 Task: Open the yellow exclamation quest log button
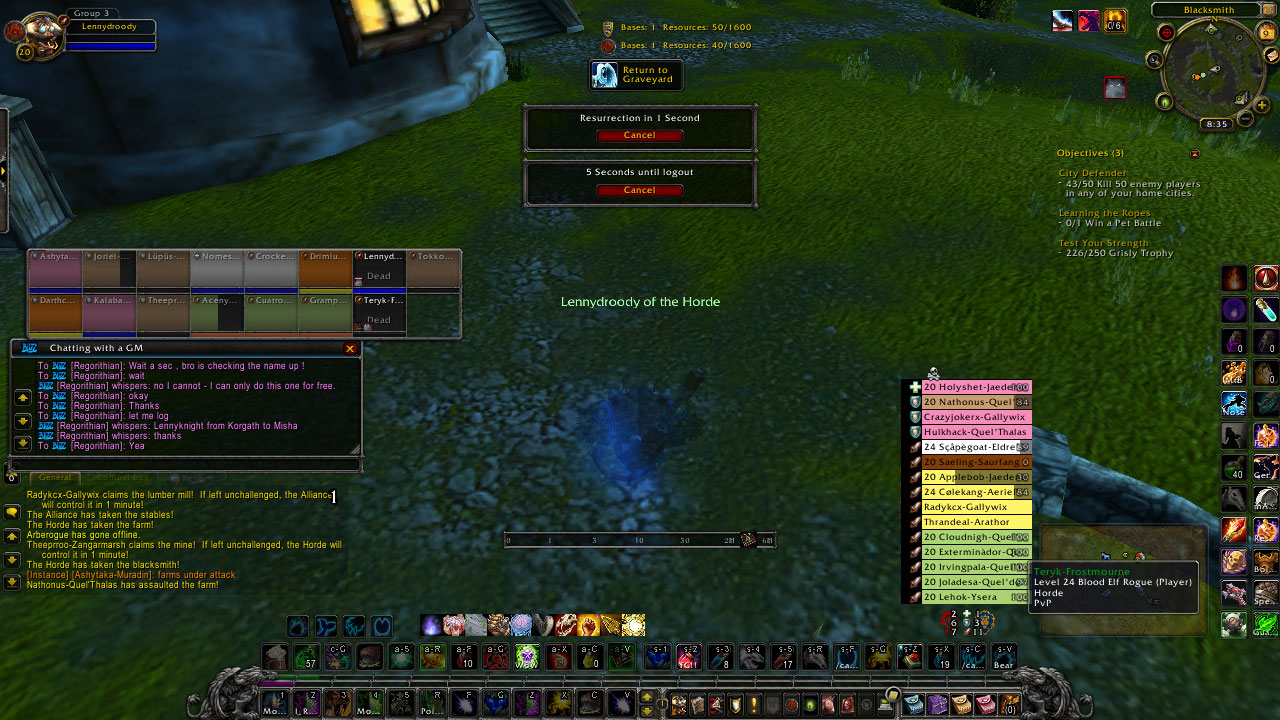pos(754,704)
